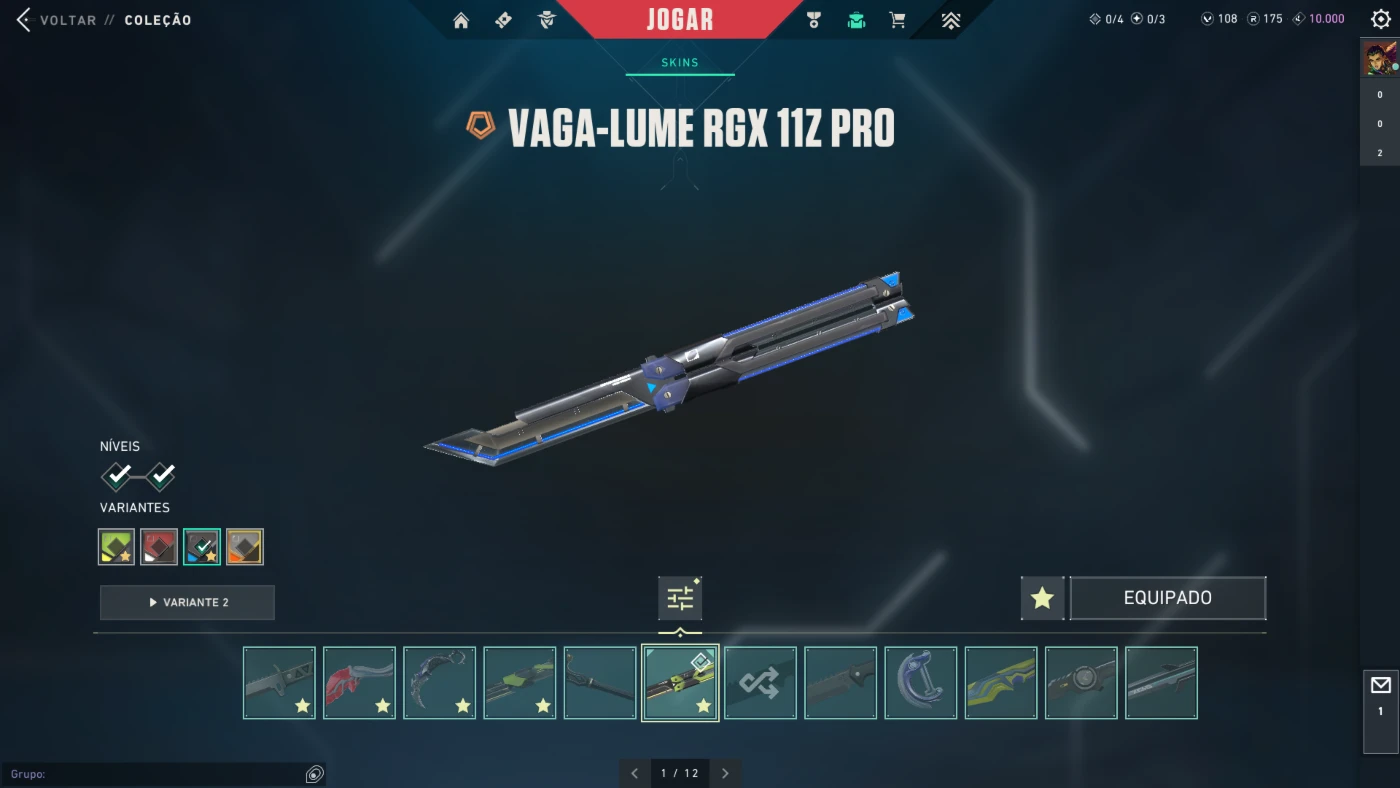Select the blue curved blade skin thumbnail
The image size is (1400, 788).
pos(921,683)
